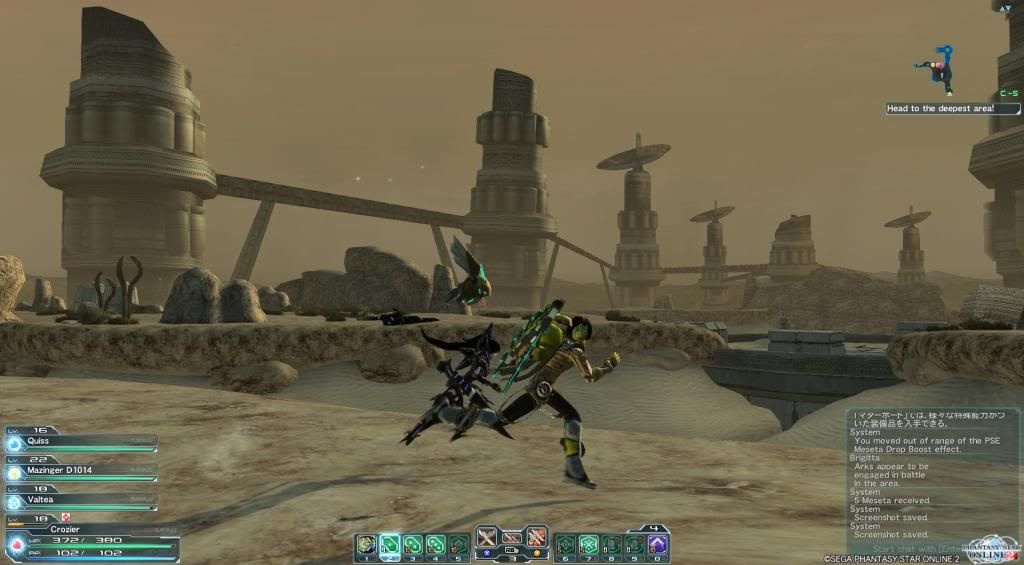Select party member Mazinger D1014
Image resolution: width=1024 pixels, height=565 pixels.
click(80, 470)
